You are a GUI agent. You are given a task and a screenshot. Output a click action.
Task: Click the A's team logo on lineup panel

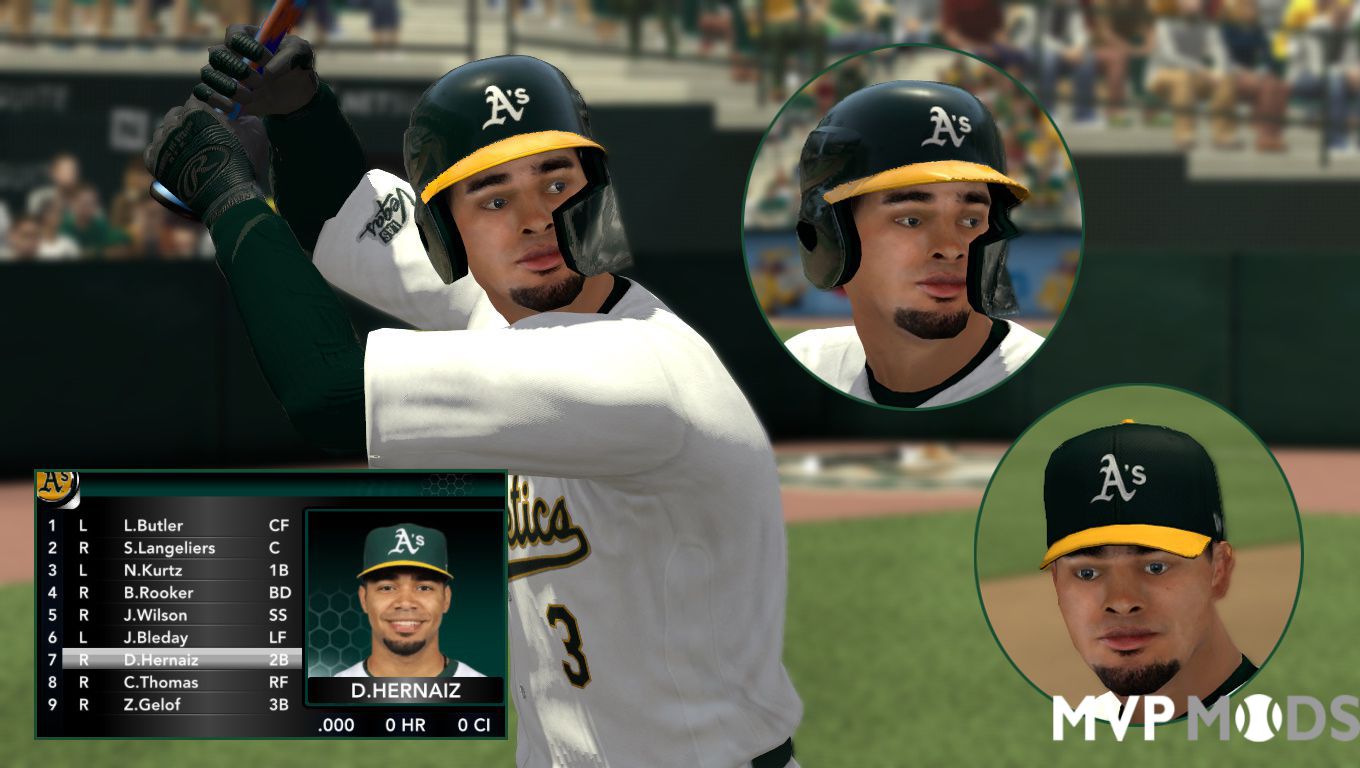tap(57, 485)
